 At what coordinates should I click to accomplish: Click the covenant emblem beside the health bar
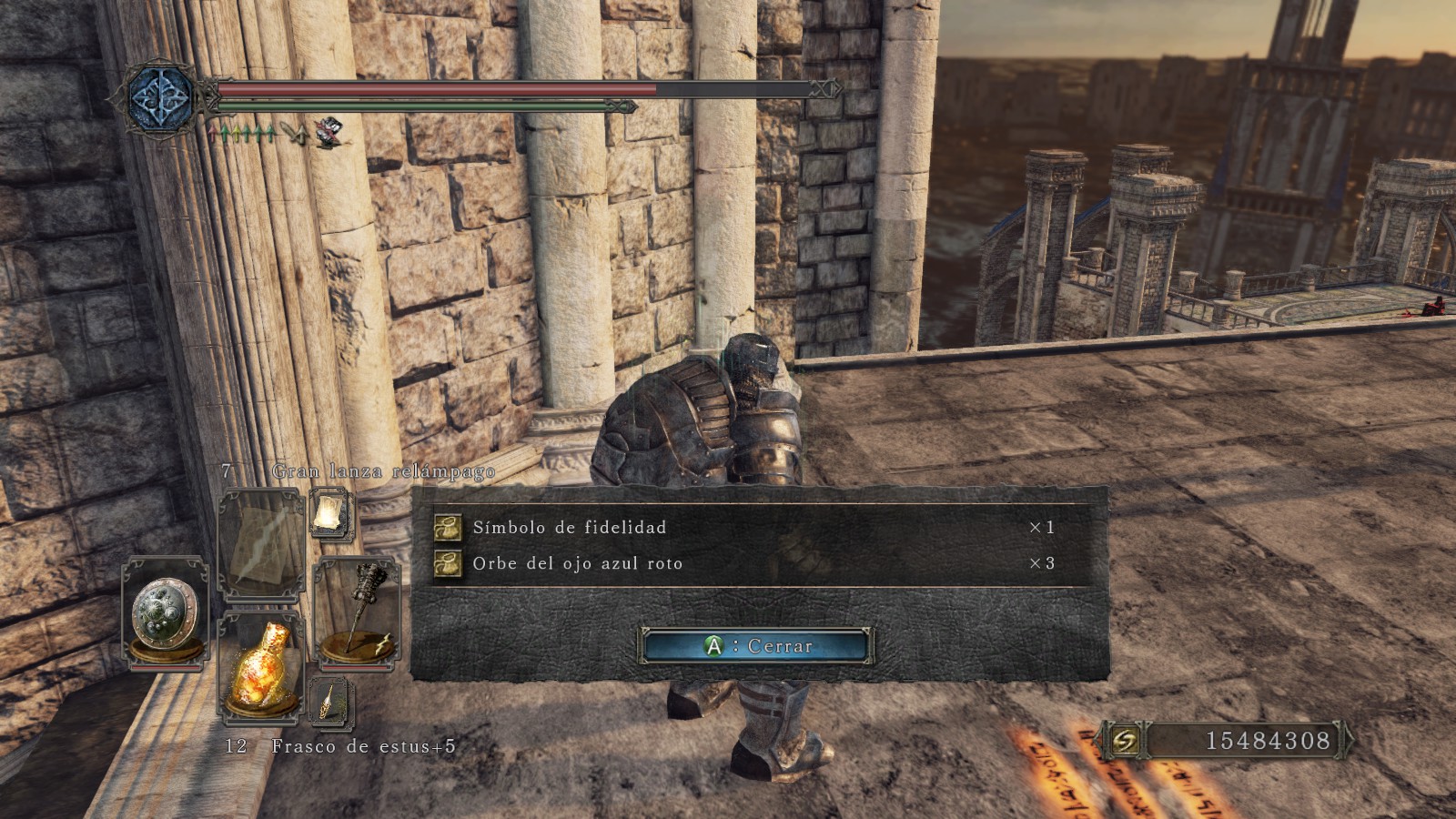[x=161, y=96]
